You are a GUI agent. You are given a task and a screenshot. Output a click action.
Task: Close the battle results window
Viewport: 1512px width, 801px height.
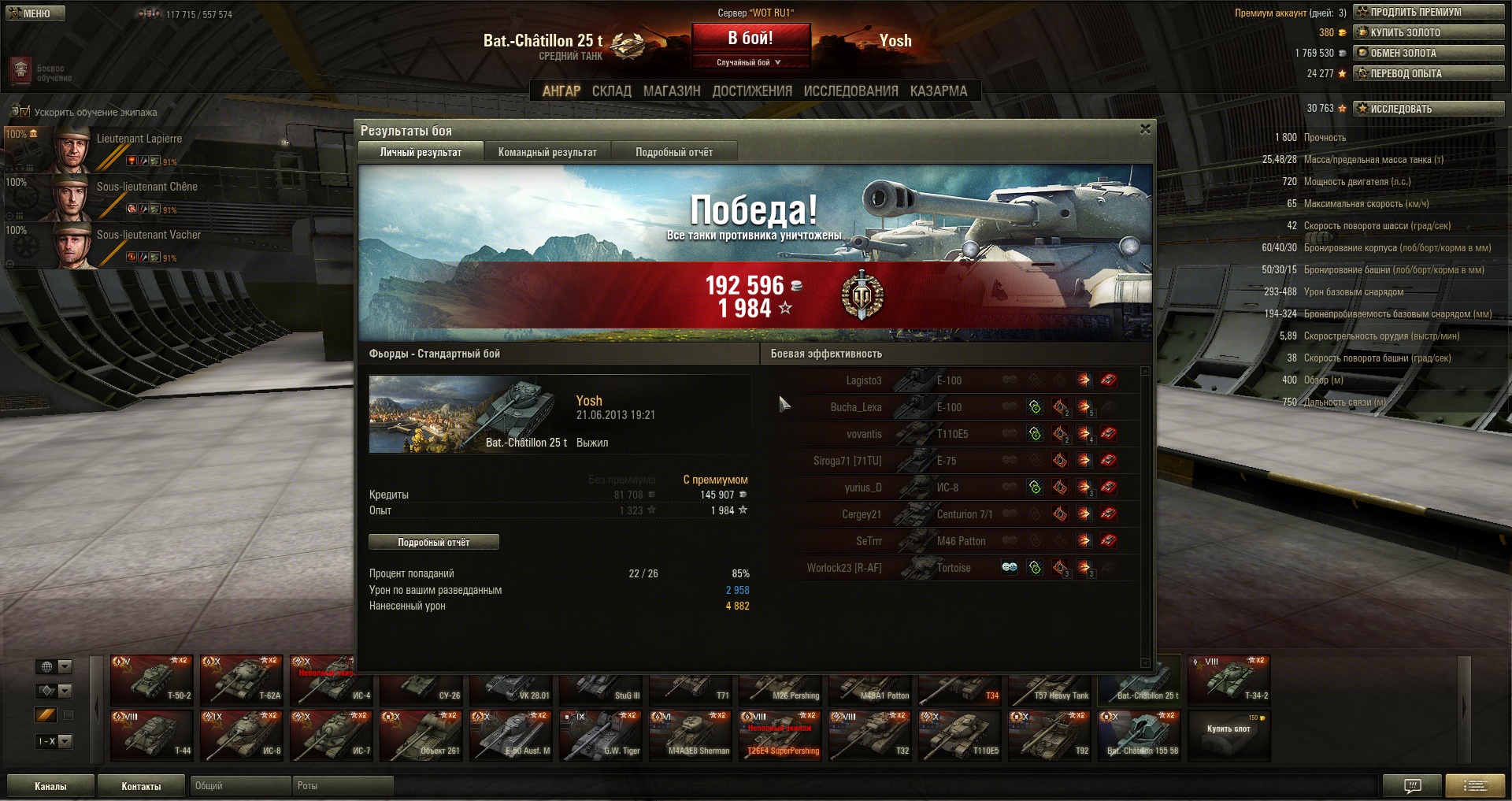[1145, 129]
